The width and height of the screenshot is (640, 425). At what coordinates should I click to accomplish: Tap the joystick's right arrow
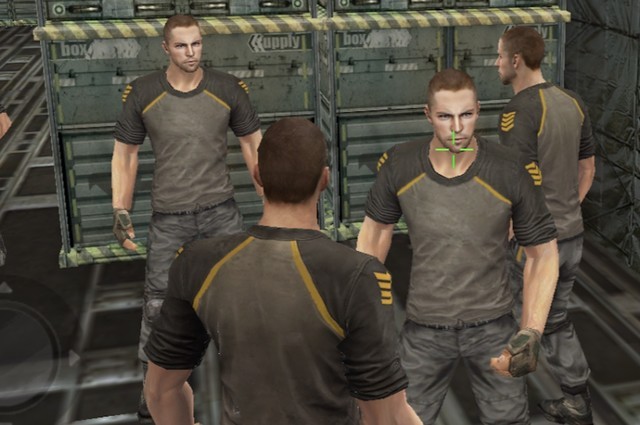pyautogui.click(x=73, y=357)
